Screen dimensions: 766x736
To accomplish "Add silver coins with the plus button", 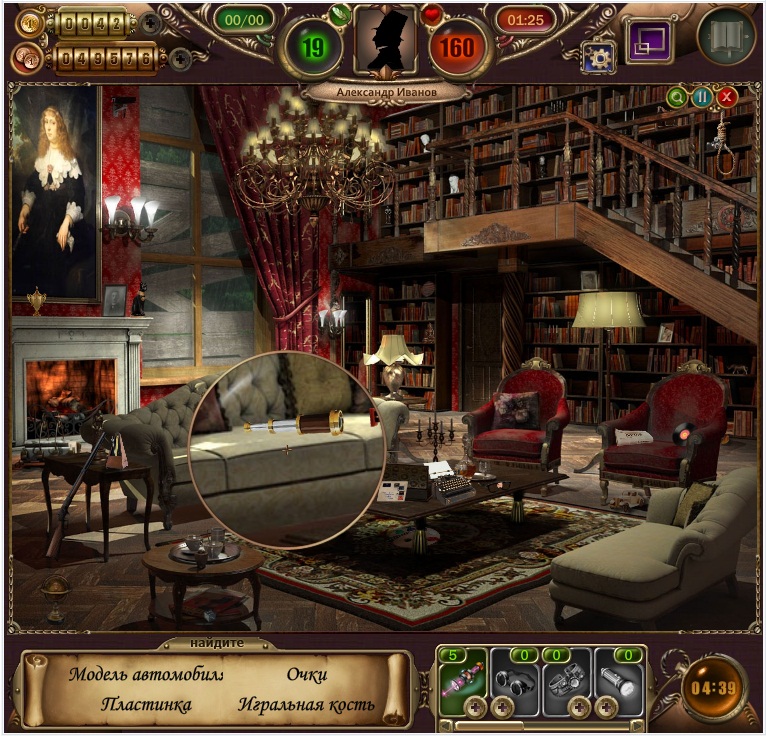I will pyautogui.click(x=180, y=59).
